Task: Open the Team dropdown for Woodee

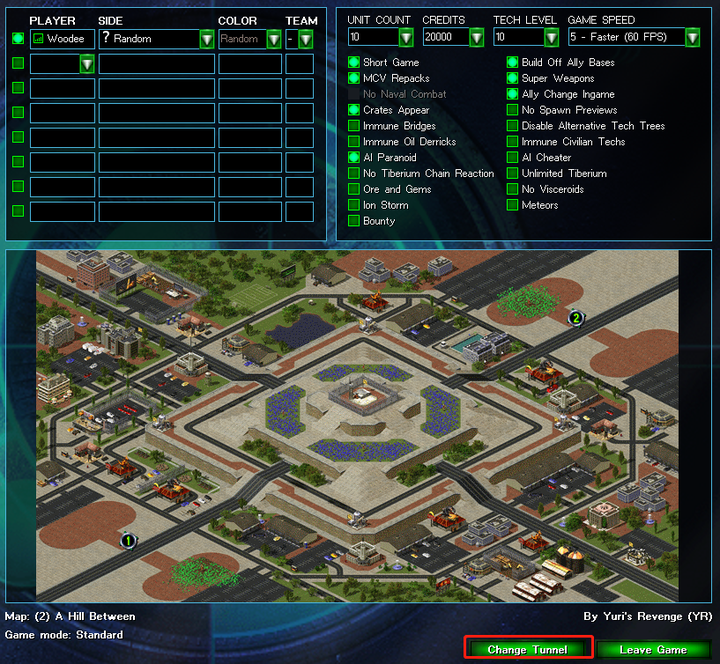Action: tap(305, 39)
